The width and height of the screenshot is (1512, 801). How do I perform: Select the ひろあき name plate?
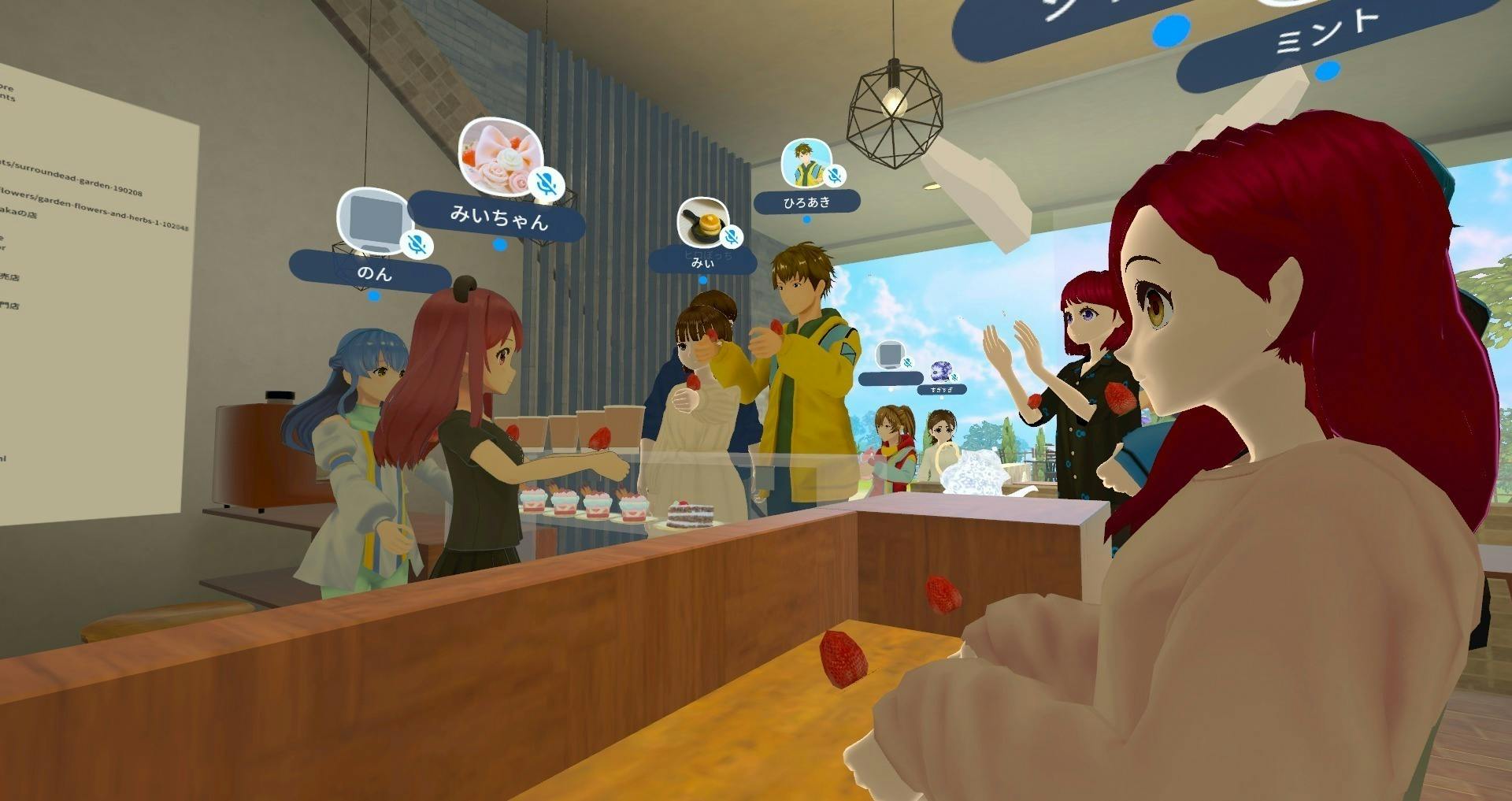806,202
